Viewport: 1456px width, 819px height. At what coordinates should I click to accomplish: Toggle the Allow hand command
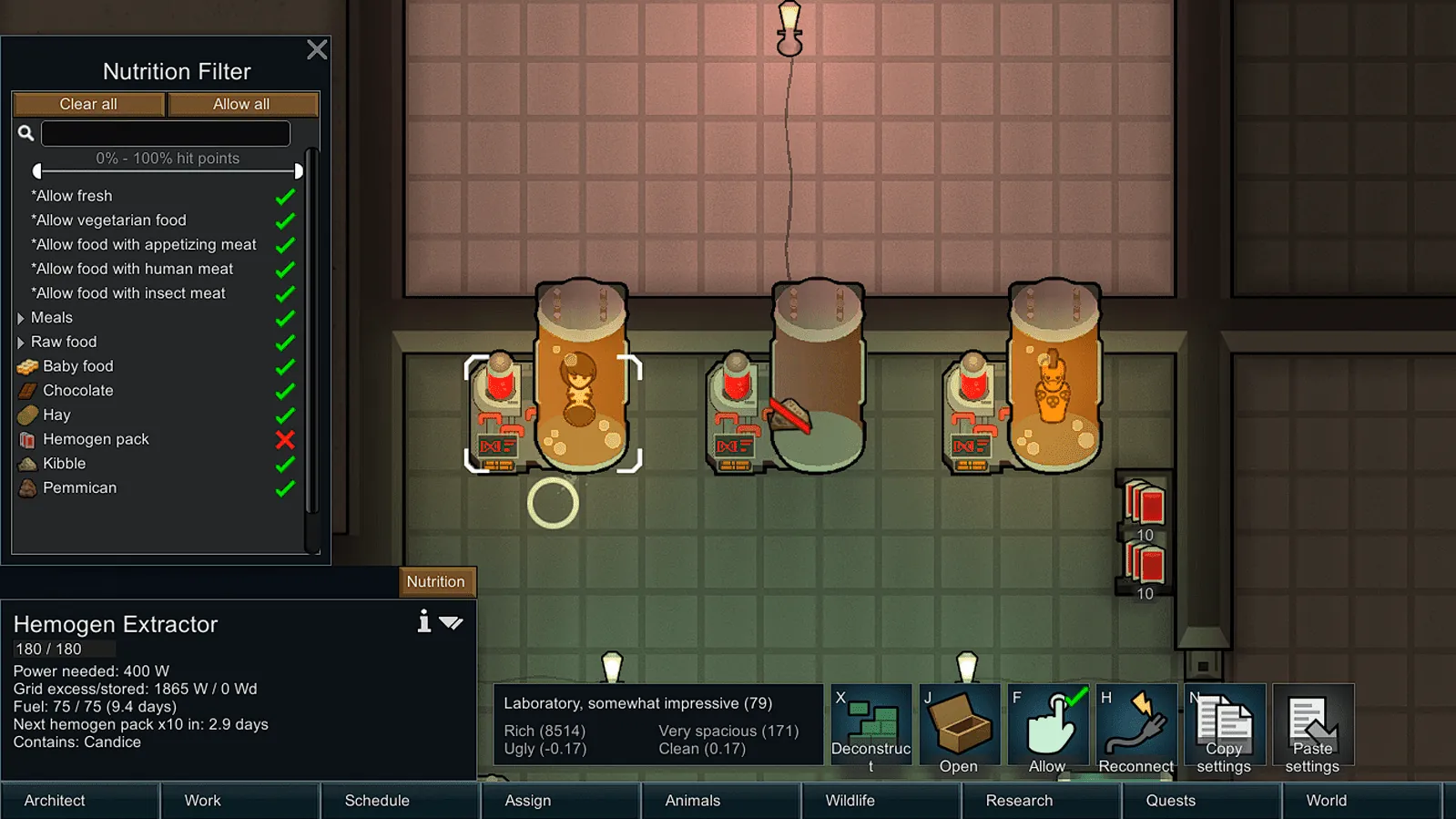[x=1047, y=727]
